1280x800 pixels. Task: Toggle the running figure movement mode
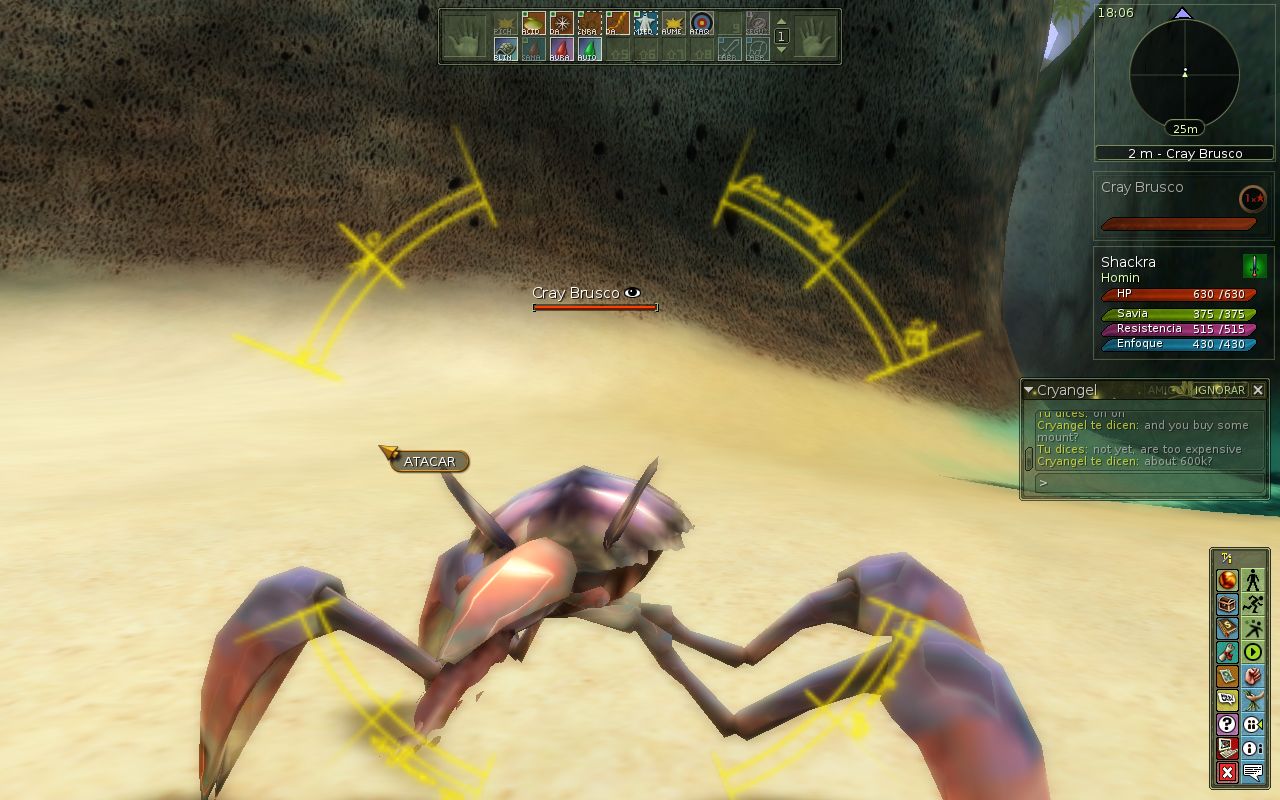tap(1252, 604)
